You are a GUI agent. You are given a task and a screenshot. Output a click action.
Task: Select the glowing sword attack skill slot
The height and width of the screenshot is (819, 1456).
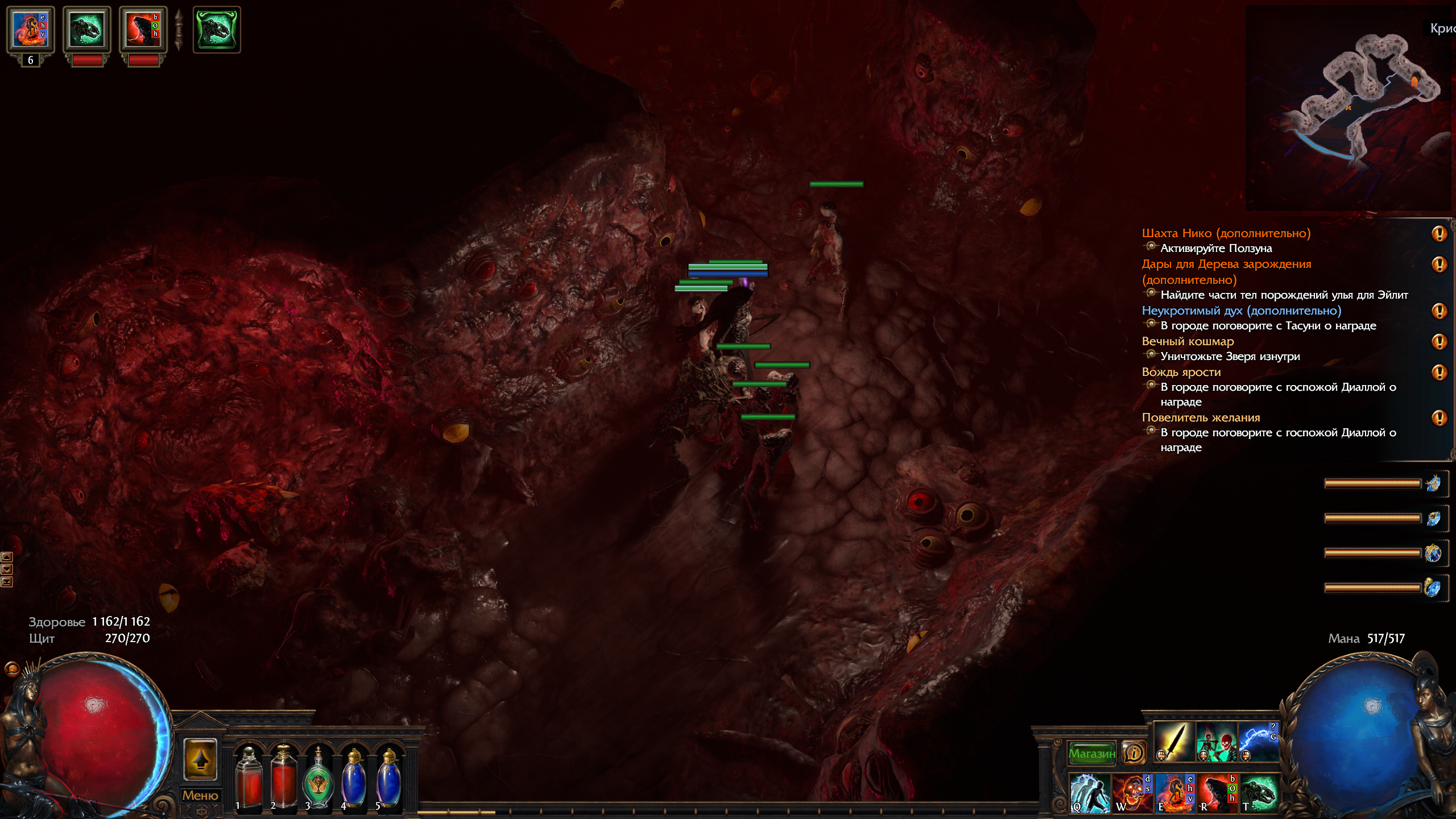click(x=1174, y=742)
